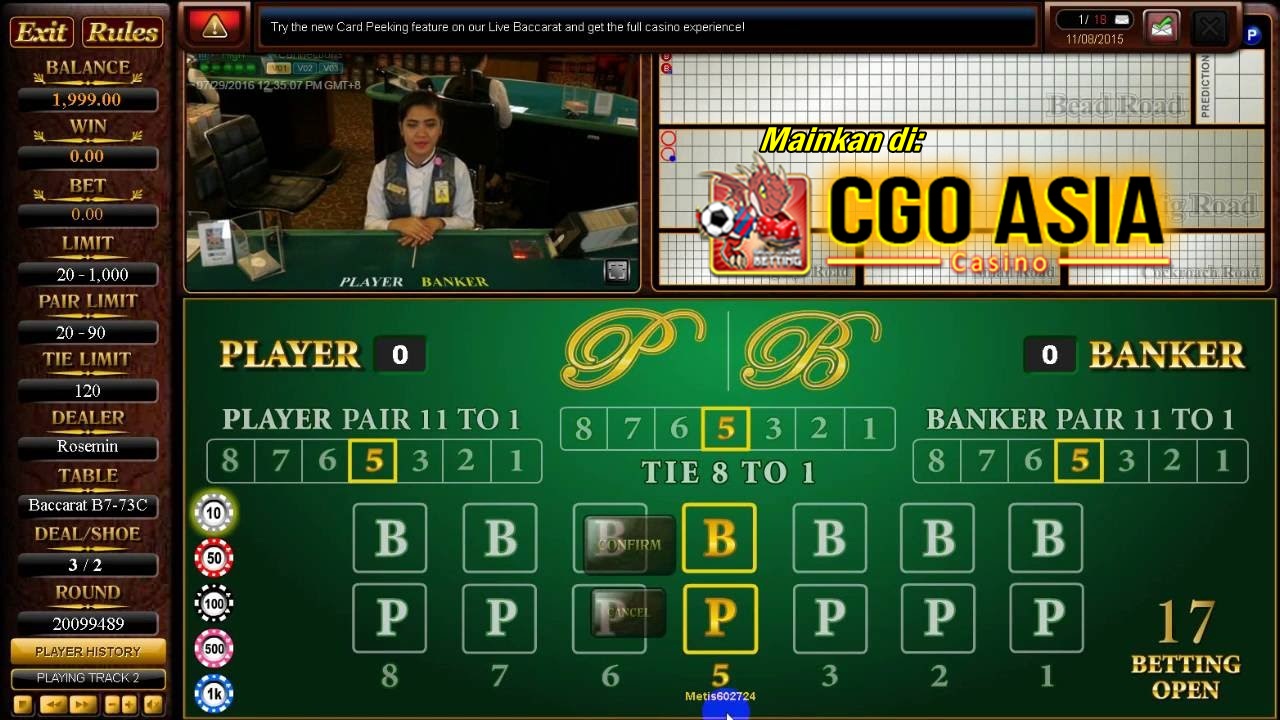The image size is (1280, 720).
Task: Switch video feed to V02
Action: pos(303,68)
